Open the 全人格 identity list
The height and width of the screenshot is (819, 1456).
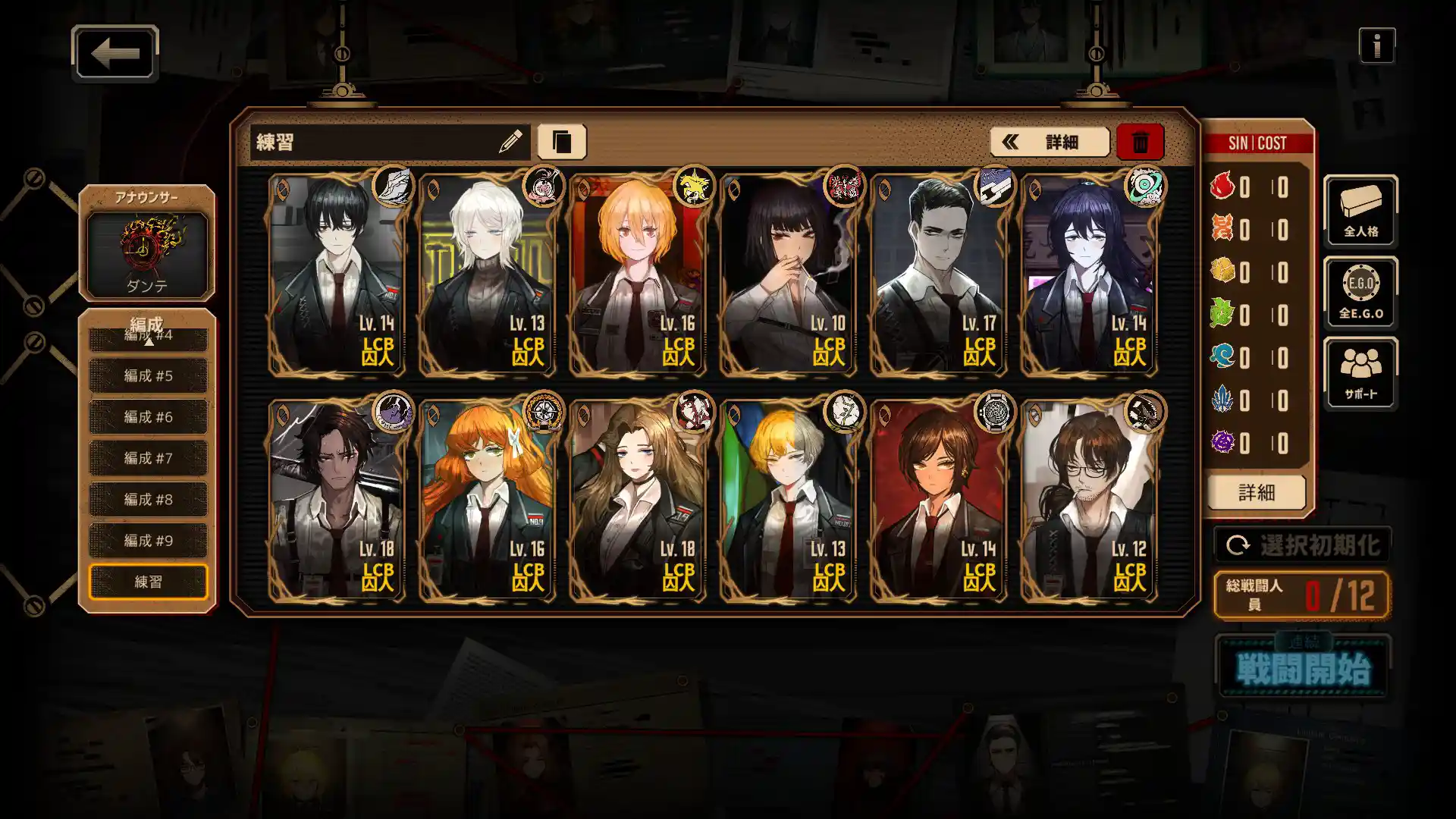click(x=1360, y=211)
